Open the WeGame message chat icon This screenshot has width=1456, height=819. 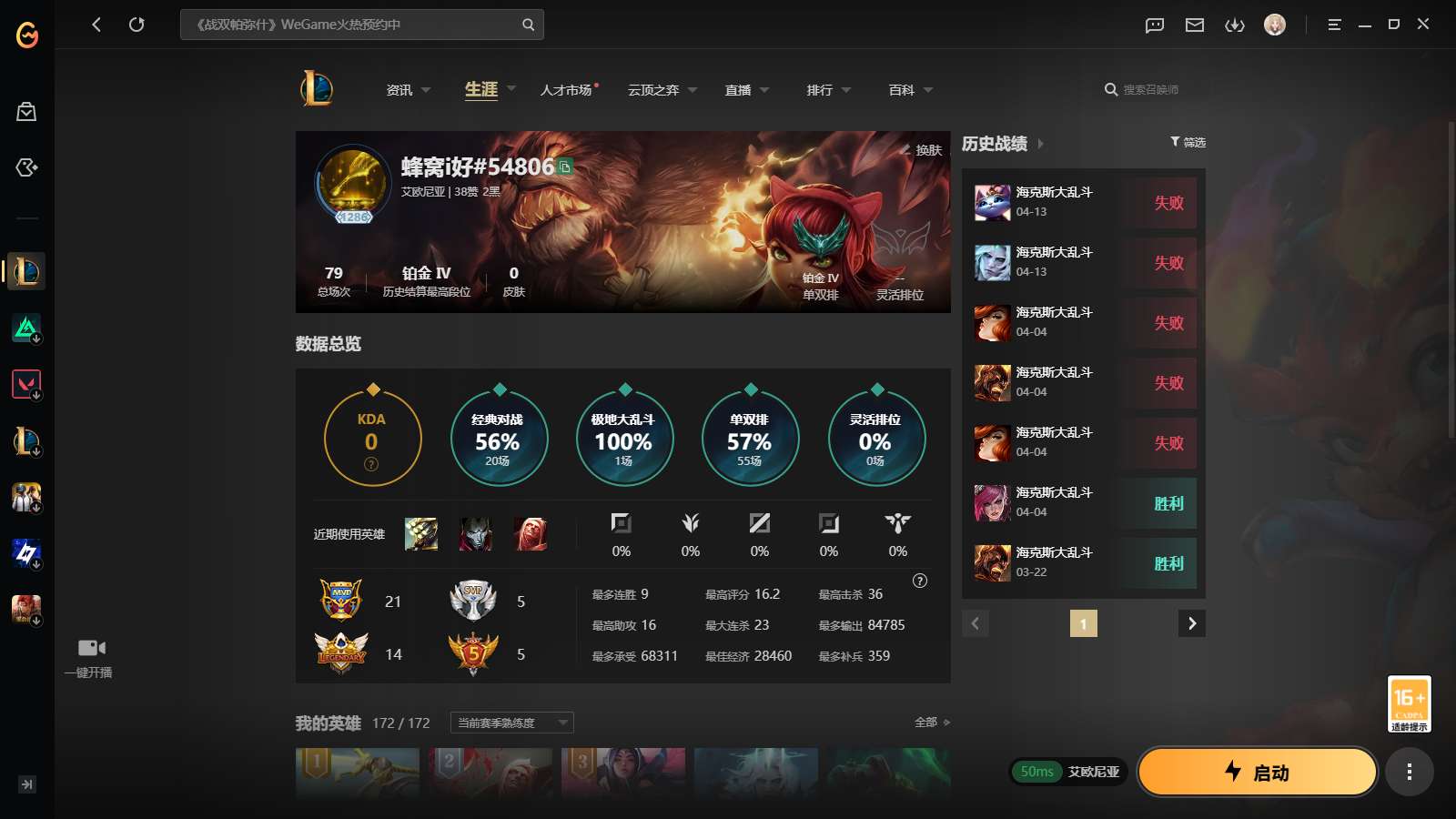(1153, 25)
